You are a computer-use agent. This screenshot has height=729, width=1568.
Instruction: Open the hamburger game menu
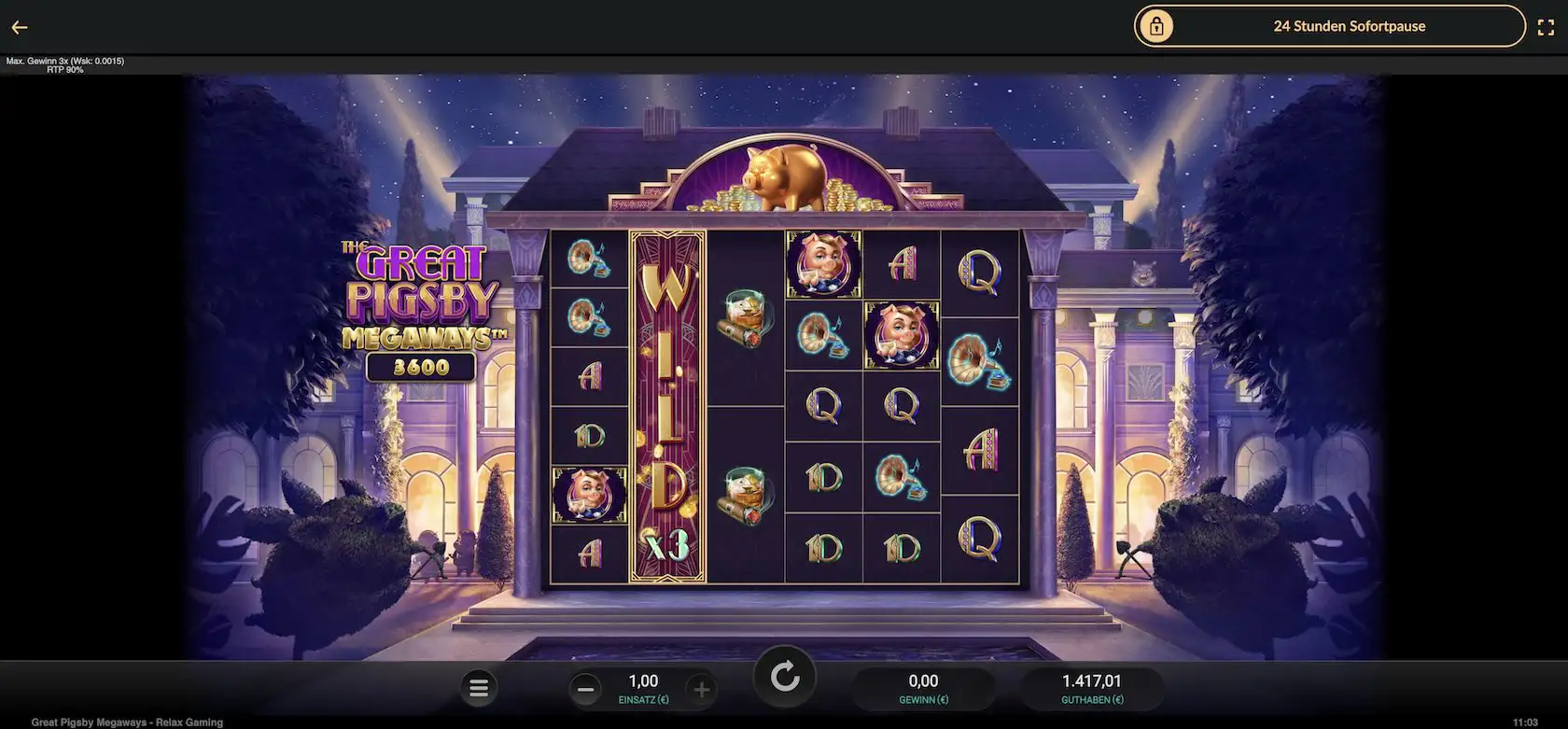click(479, 689)
